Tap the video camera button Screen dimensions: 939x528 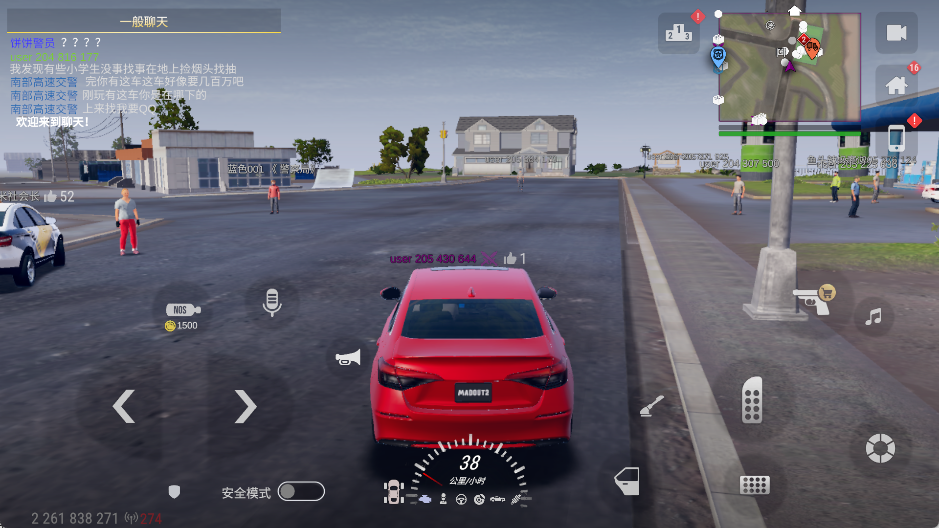point(896,33)
